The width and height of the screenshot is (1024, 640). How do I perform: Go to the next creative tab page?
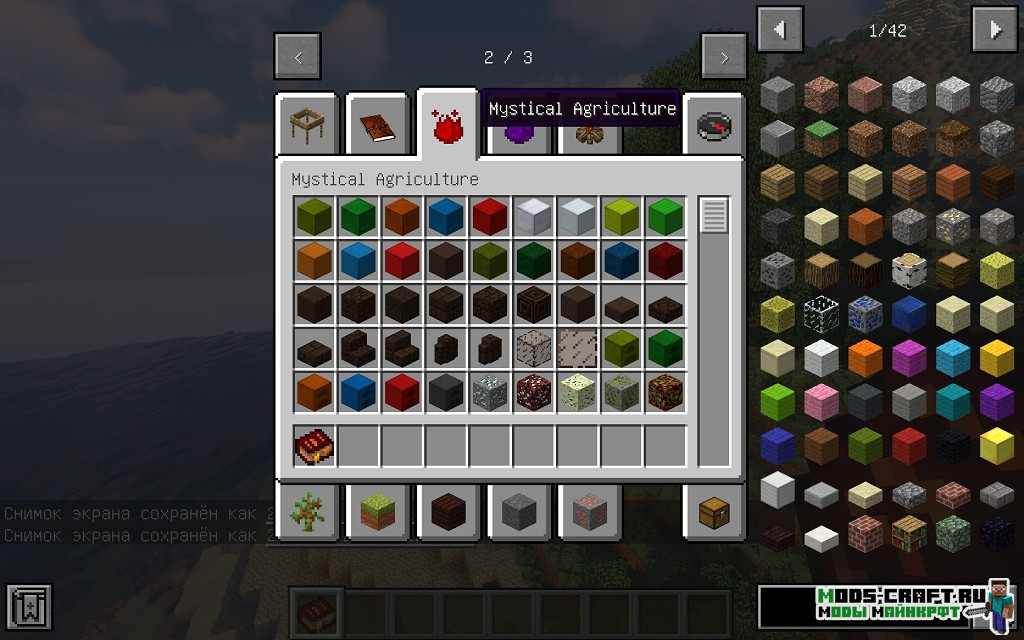(723, 57)
